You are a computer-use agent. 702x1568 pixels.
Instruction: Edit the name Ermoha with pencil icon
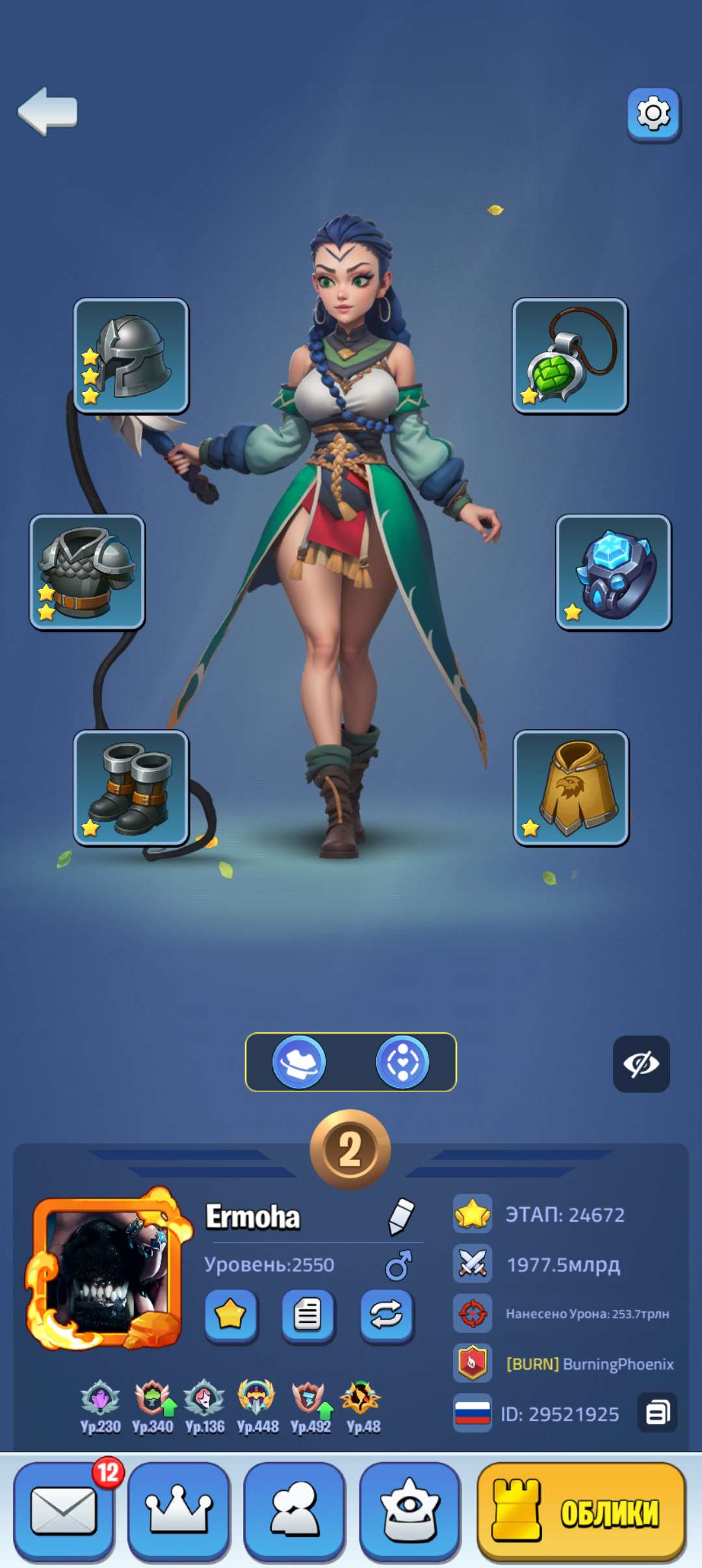click(x=401, y=1216)
